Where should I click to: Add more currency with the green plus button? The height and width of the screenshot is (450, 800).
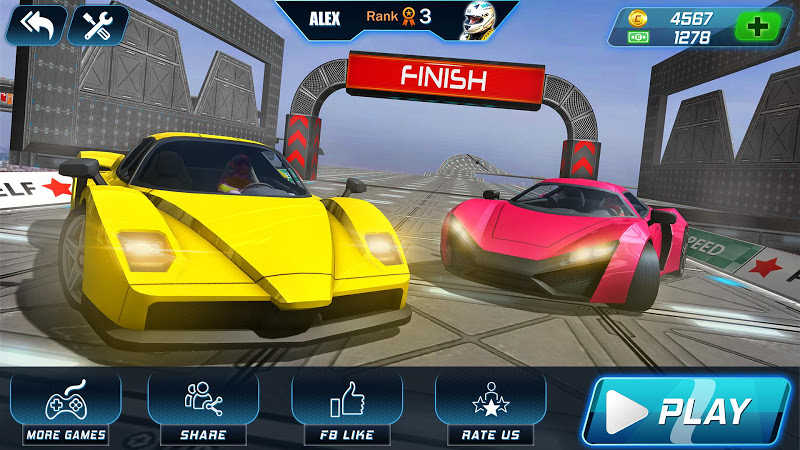[x=758, y=26]
